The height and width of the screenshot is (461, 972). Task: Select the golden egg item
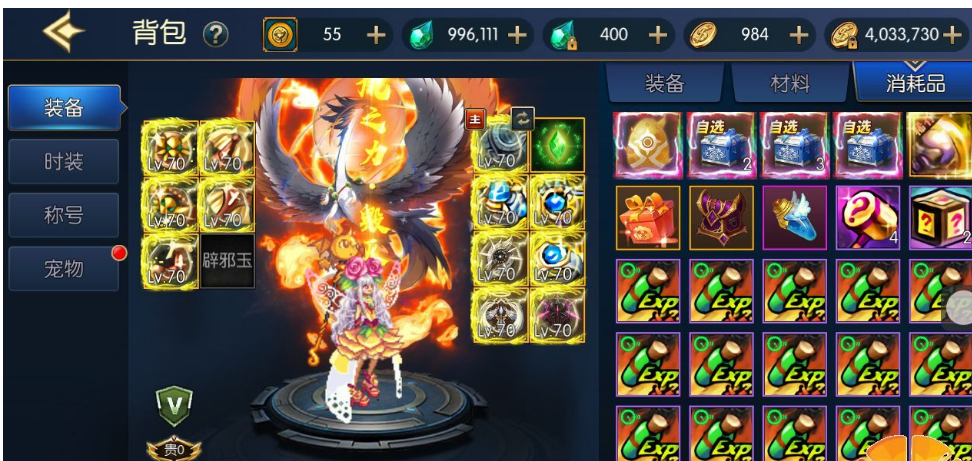click(x=647, y=144)
